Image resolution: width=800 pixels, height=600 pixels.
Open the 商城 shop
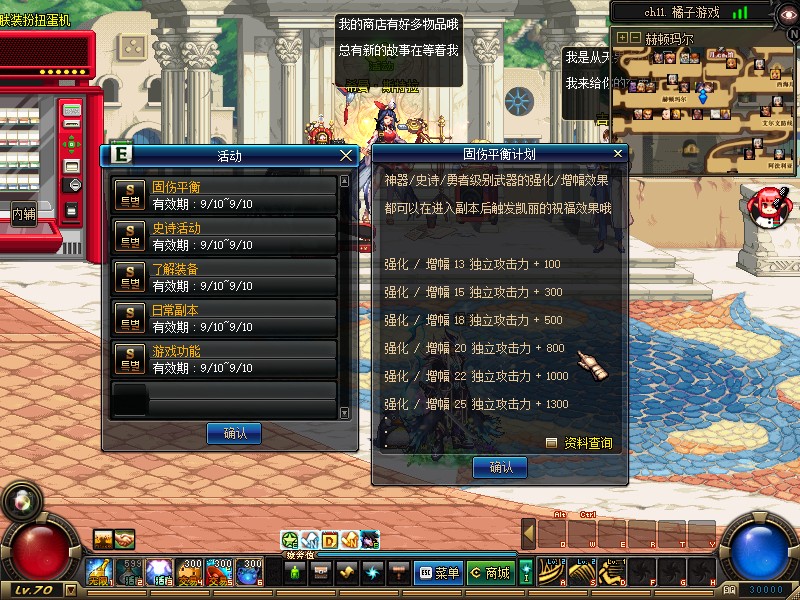click(x=490, y=573)
